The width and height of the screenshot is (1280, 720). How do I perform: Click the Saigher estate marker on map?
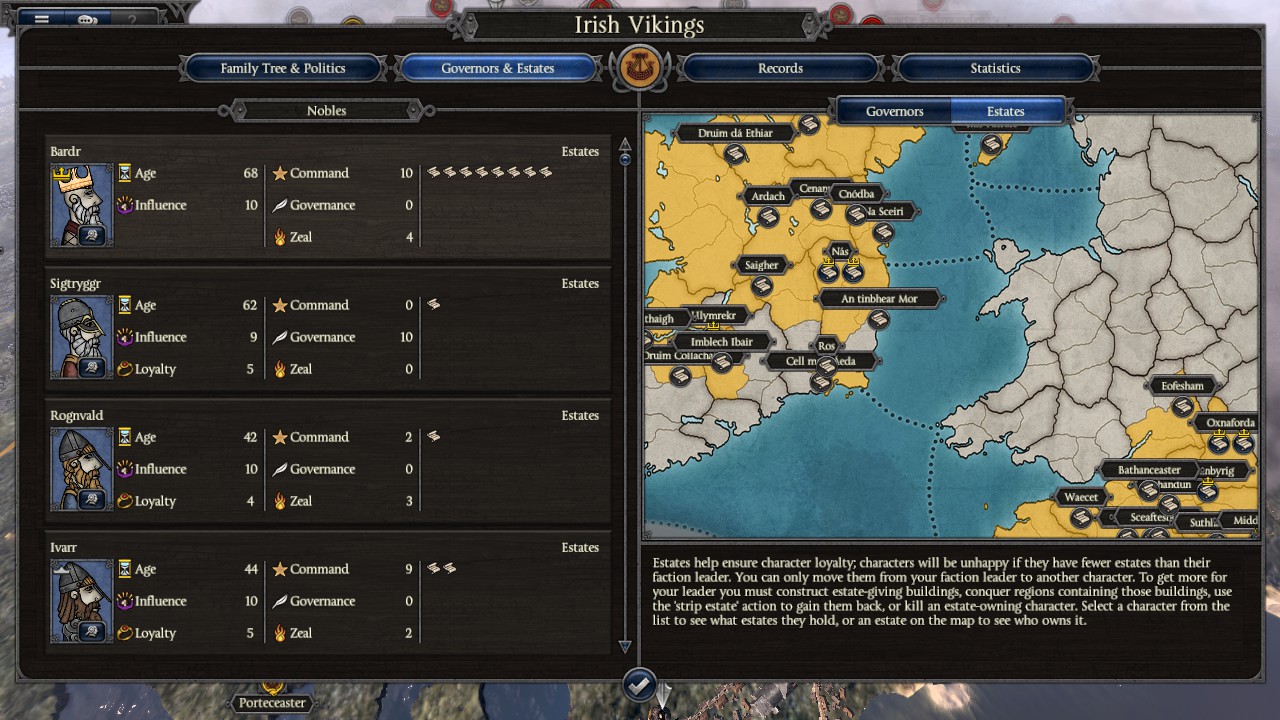(762, 286)
